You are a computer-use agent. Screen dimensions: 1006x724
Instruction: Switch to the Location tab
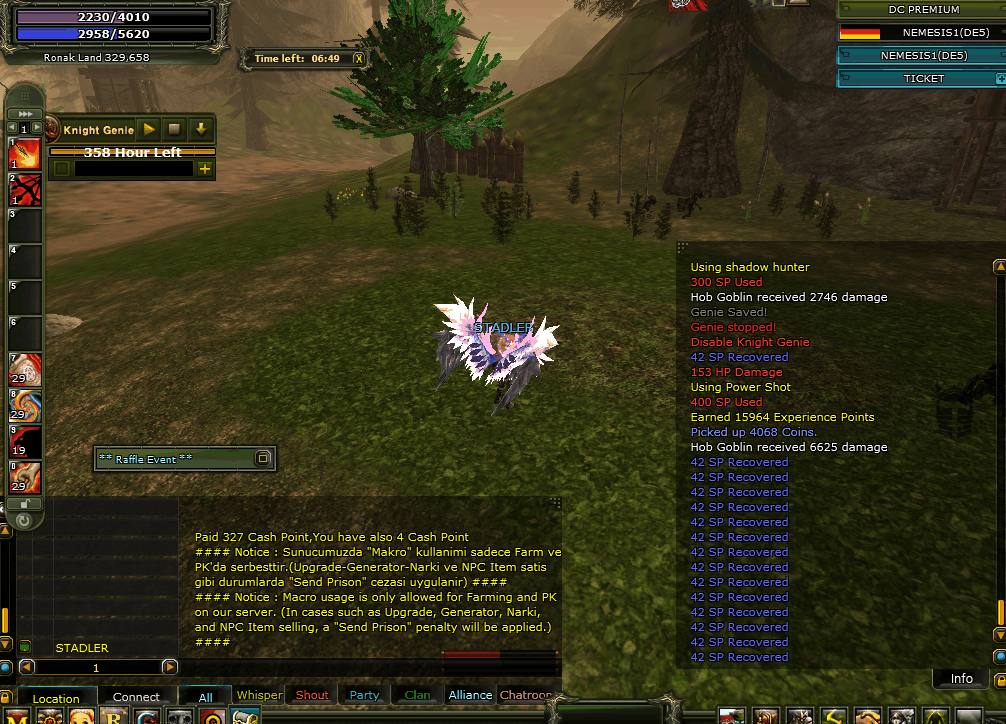[x=56, y=698]
